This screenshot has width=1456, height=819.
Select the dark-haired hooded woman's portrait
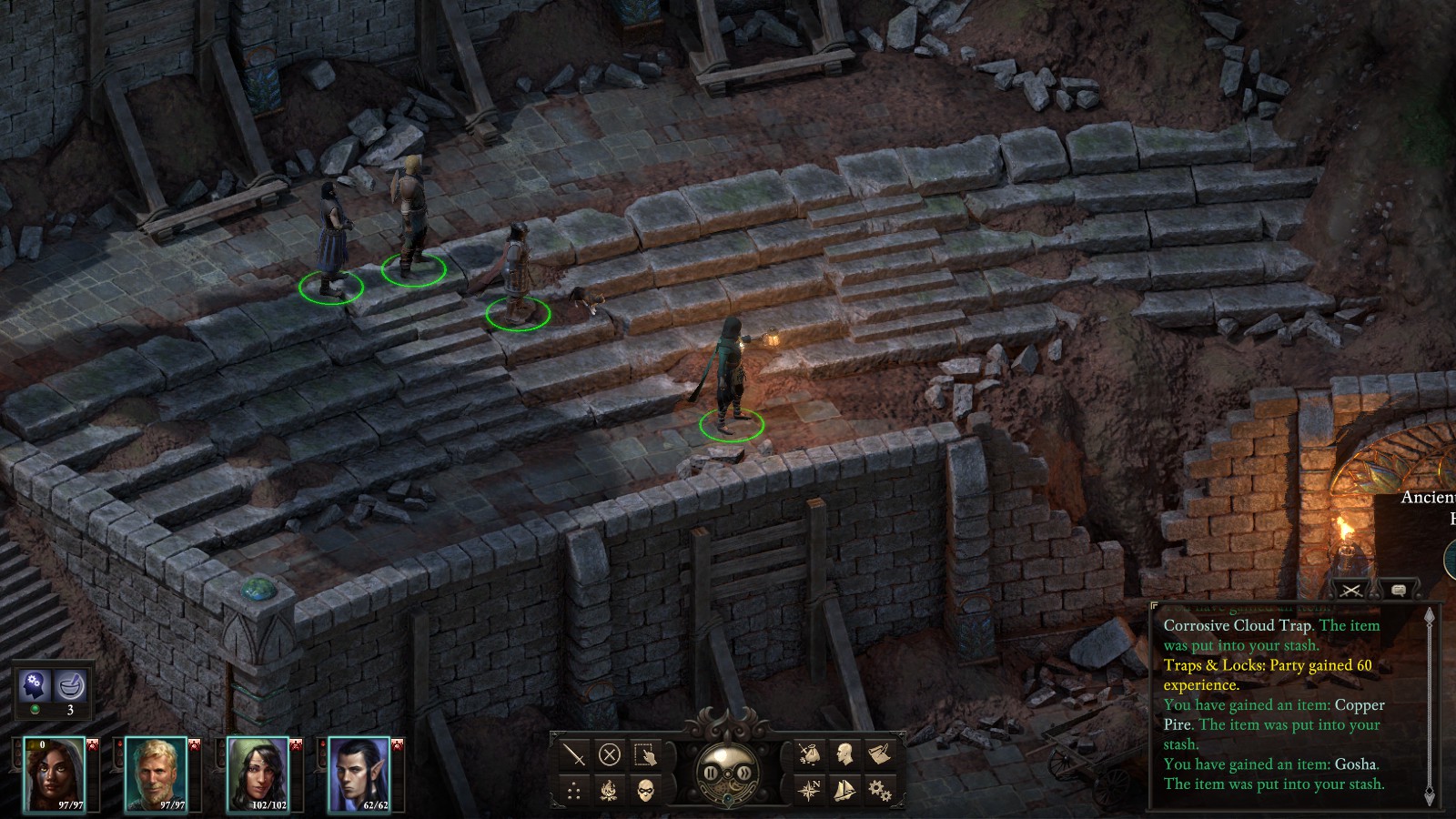tap(55, 773)
